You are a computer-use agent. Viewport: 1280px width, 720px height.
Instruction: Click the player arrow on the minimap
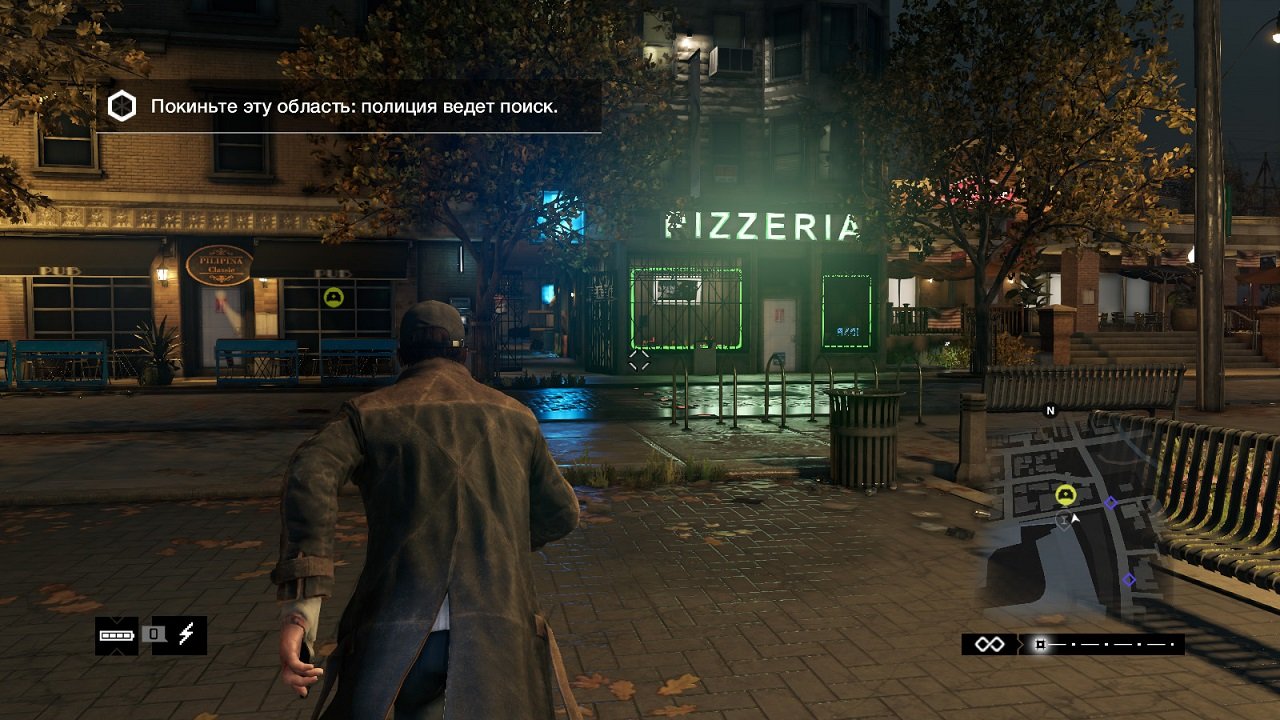pos(1075,518)
